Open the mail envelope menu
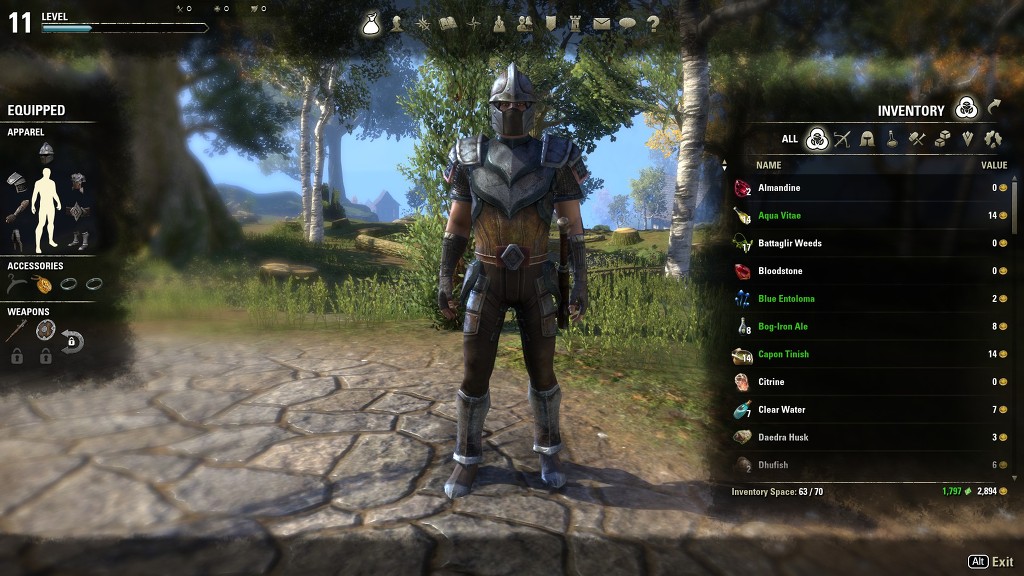Viewport: 1024px width, 576px height. [x=601, y=23]
